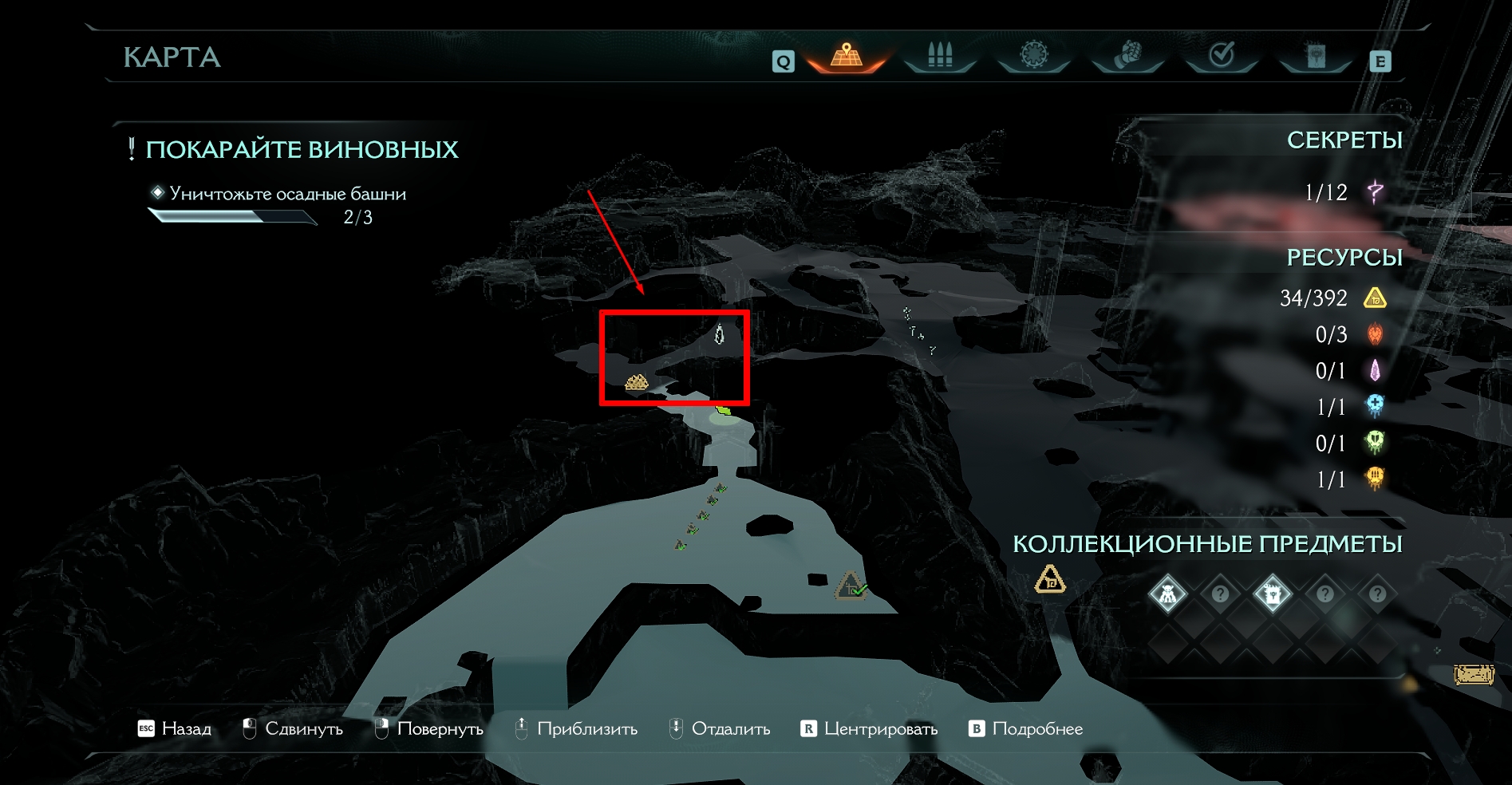Click the green player position marker

[x=724, y=412]
